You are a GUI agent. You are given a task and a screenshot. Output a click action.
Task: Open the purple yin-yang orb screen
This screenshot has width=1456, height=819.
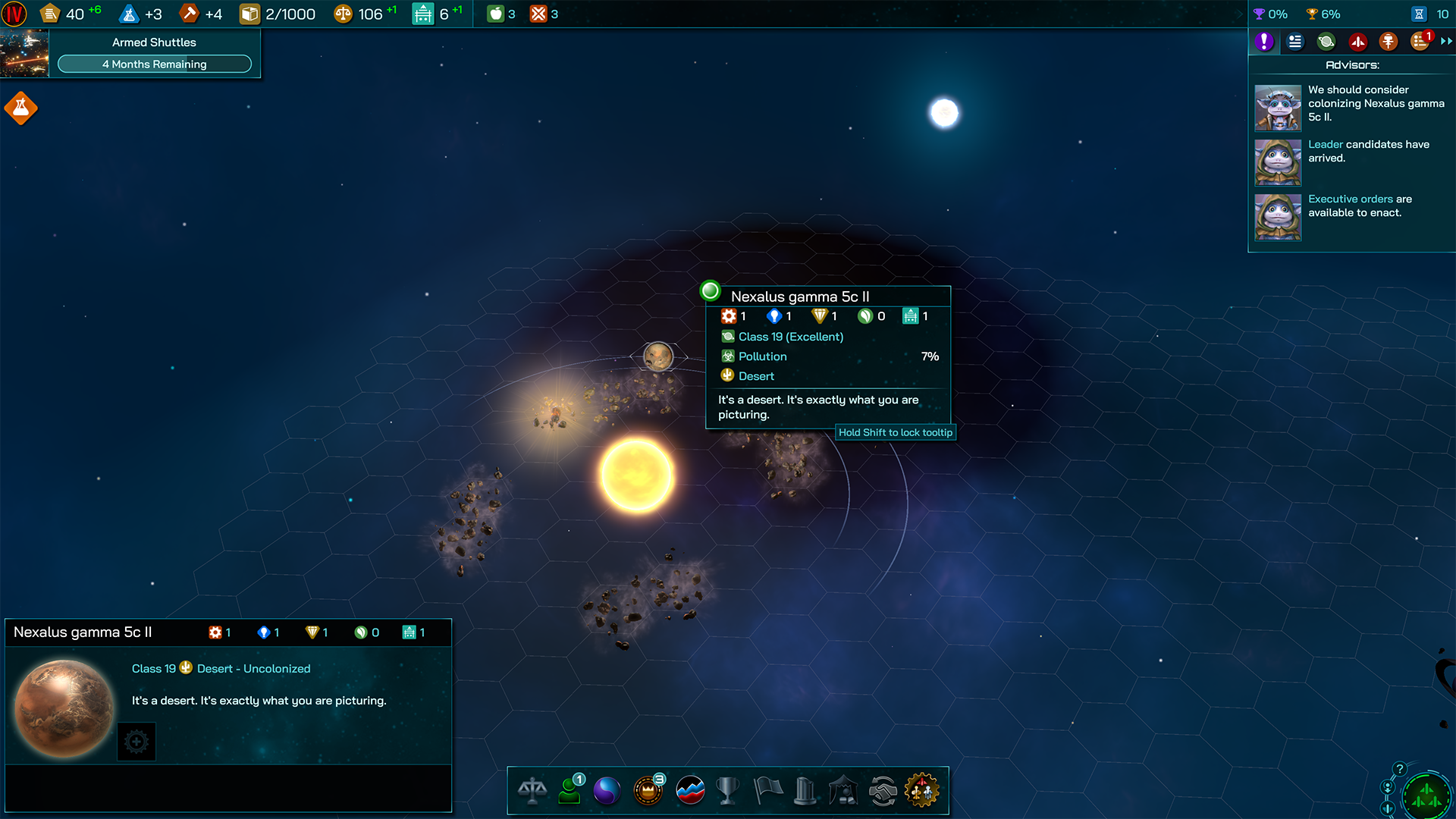tap(607, 791)
